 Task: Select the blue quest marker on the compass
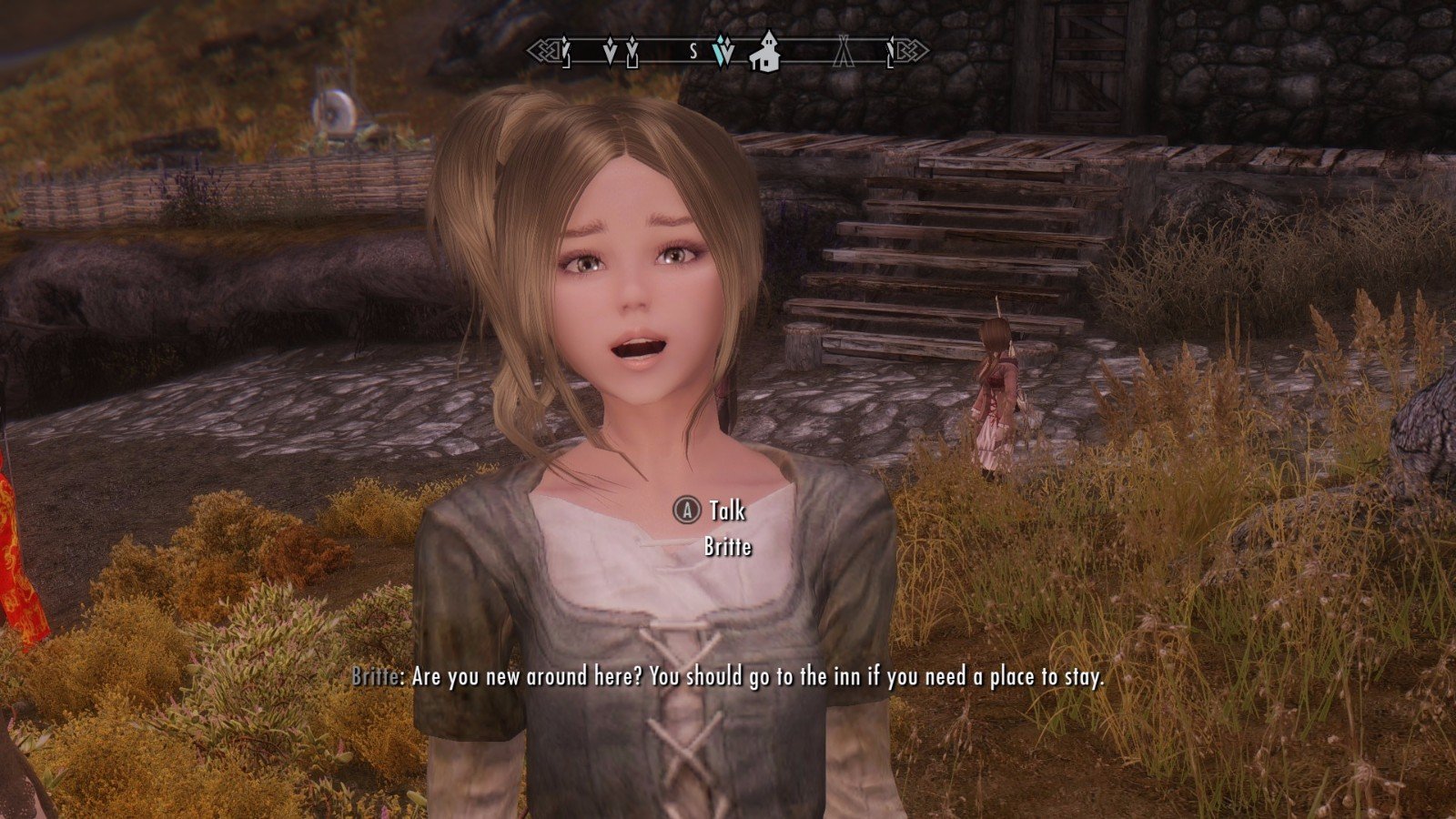coord(724,52)
